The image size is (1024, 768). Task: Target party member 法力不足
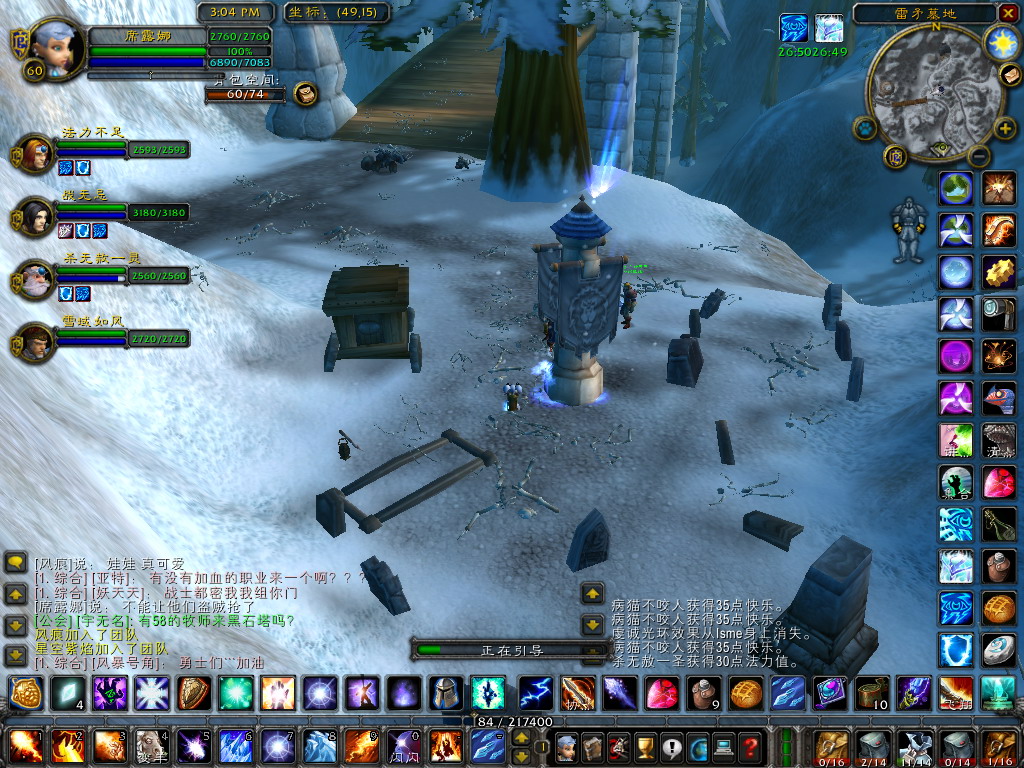(x=36, y=154)
